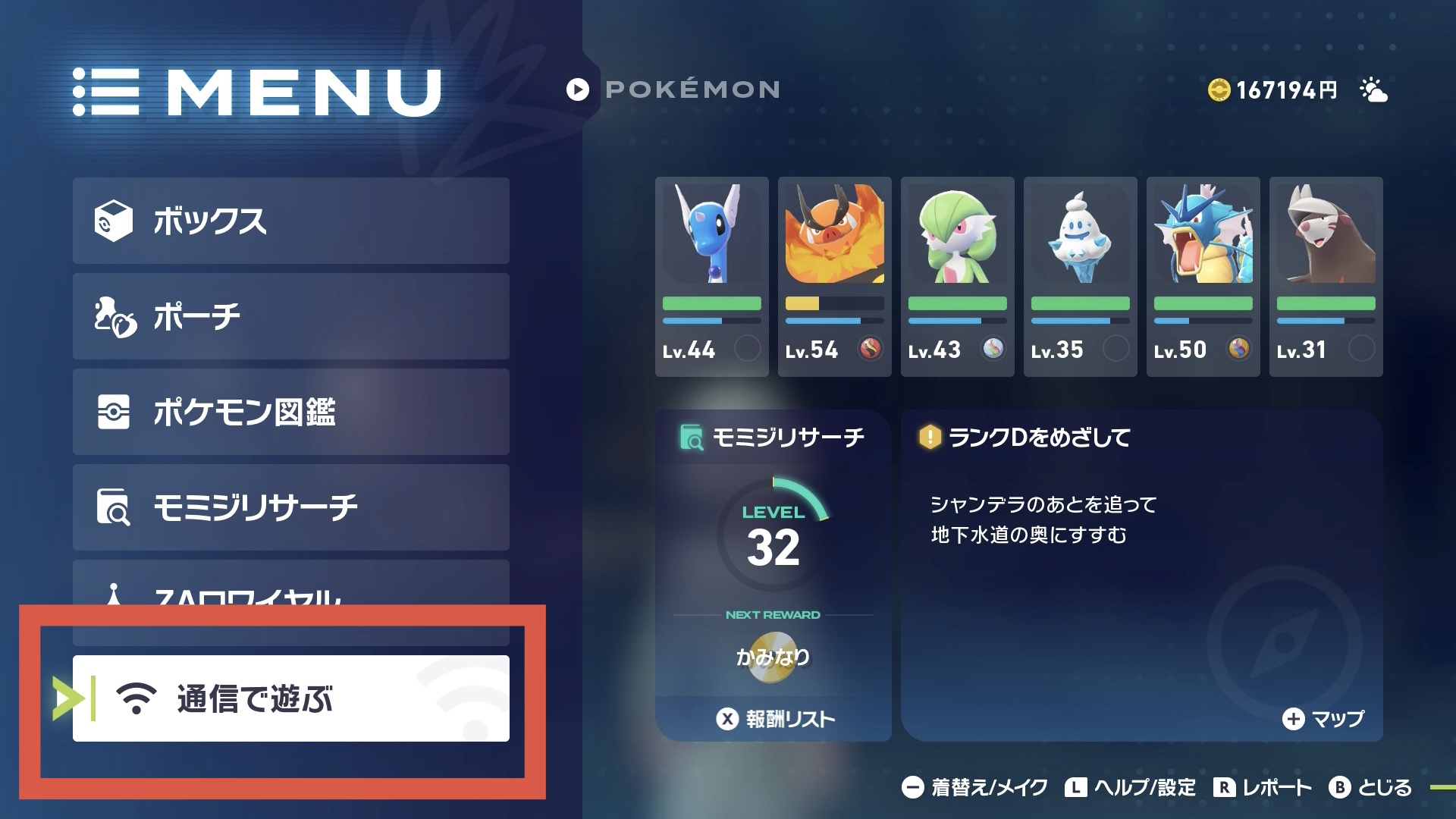Select the Lv.50 Gyarados party slot

(1203, 277)
